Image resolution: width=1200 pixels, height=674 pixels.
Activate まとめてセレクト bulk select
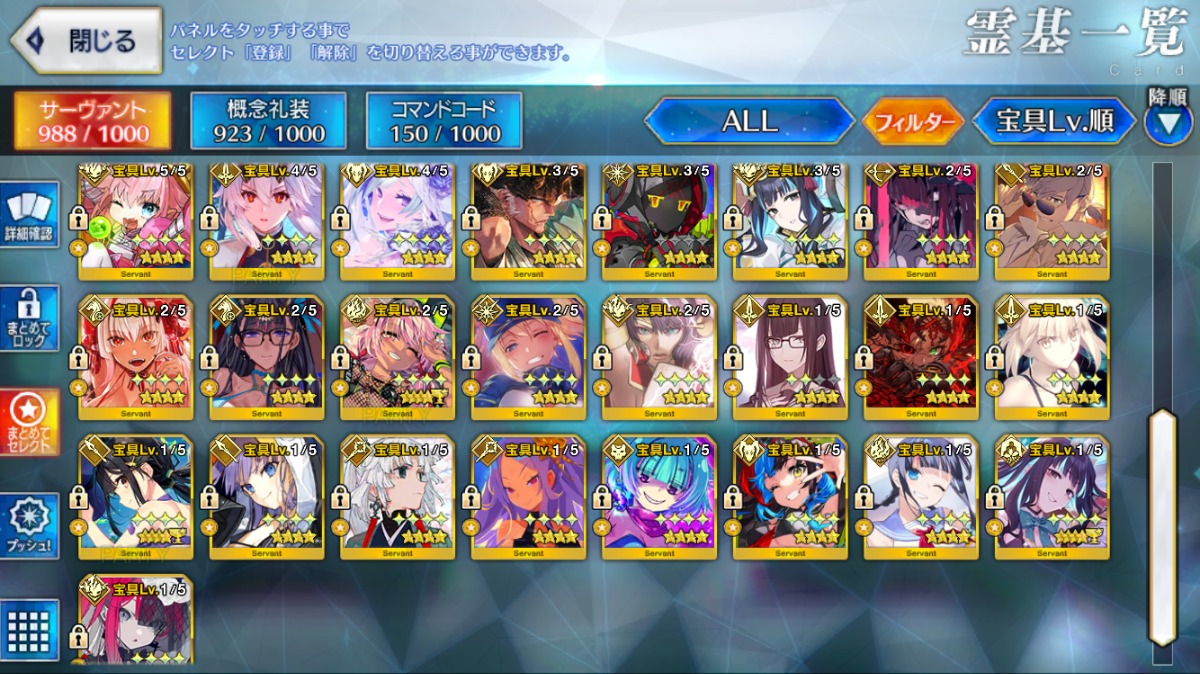click(30, 422)
